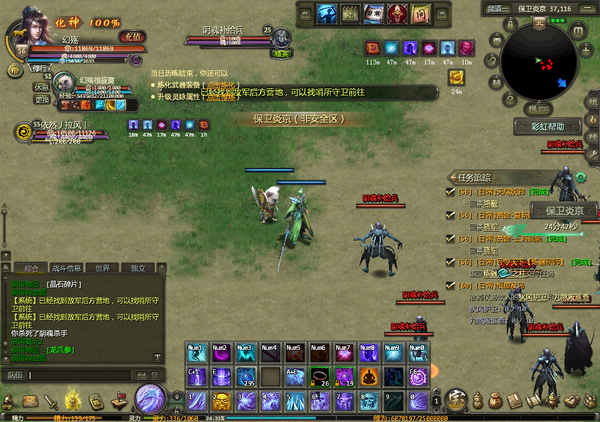Open the 世界 chat tab
This screenshot has height=422, width=600.
(x=102, y=268)
